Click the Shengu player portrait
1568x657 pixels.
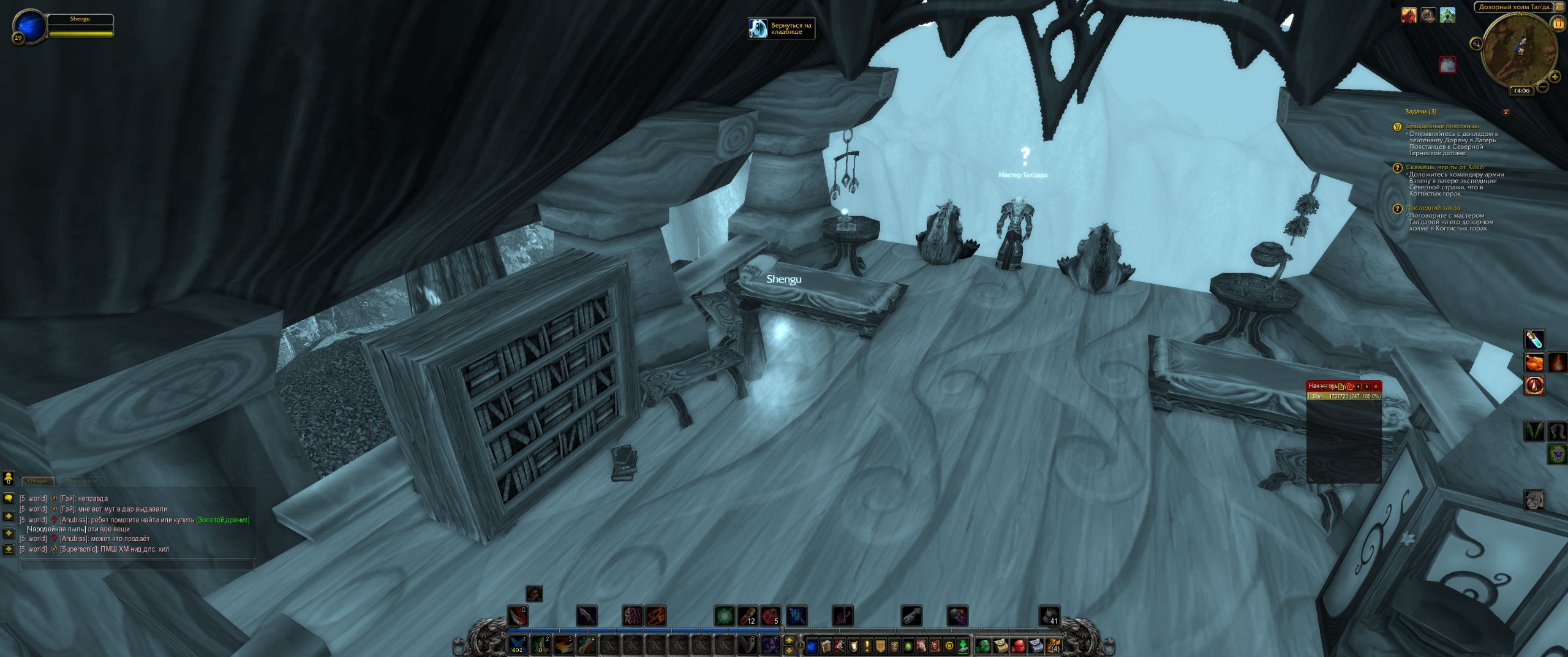click(29, 27)
